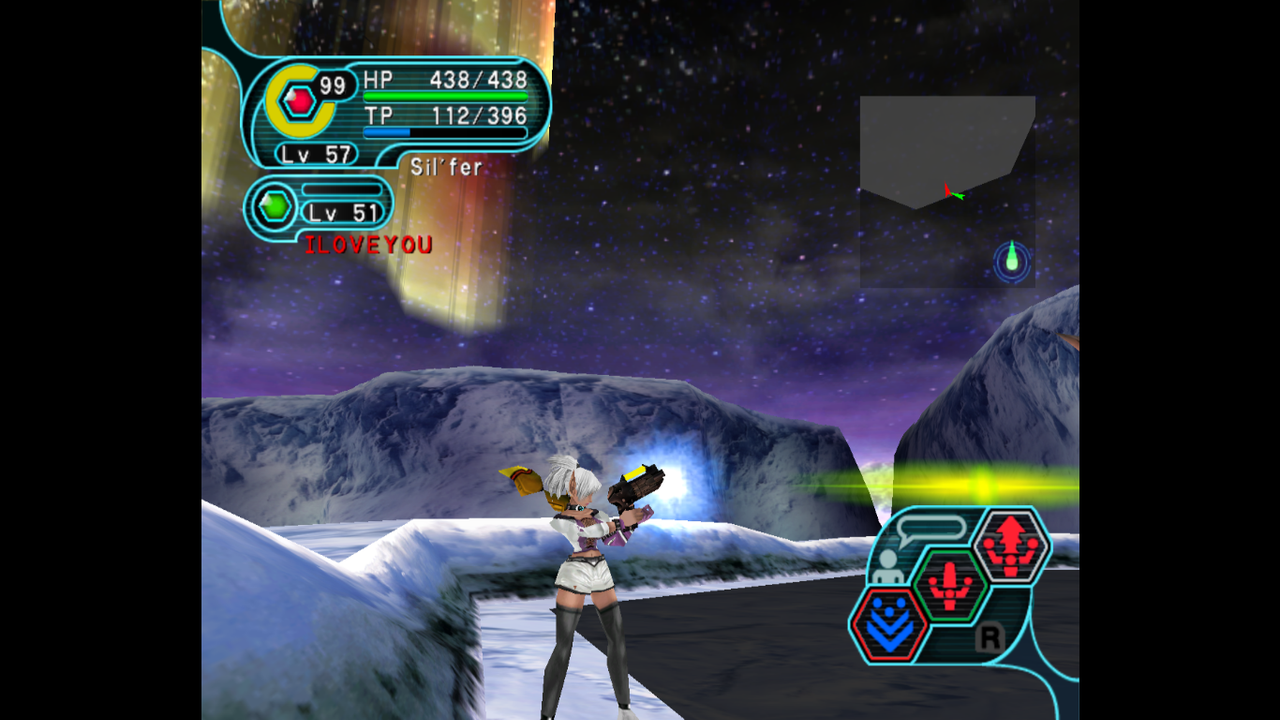The image size is (1280, 720).
Task: Click the minimap in the corner
Action: click(947, 191)
